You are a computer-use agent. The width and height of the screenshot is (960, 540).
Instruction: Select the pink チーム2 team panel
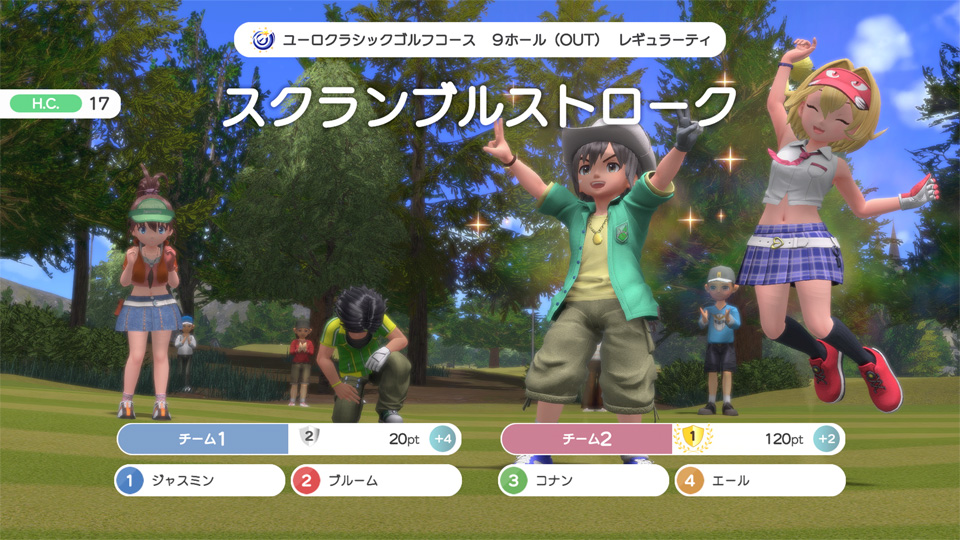[587, 439]
